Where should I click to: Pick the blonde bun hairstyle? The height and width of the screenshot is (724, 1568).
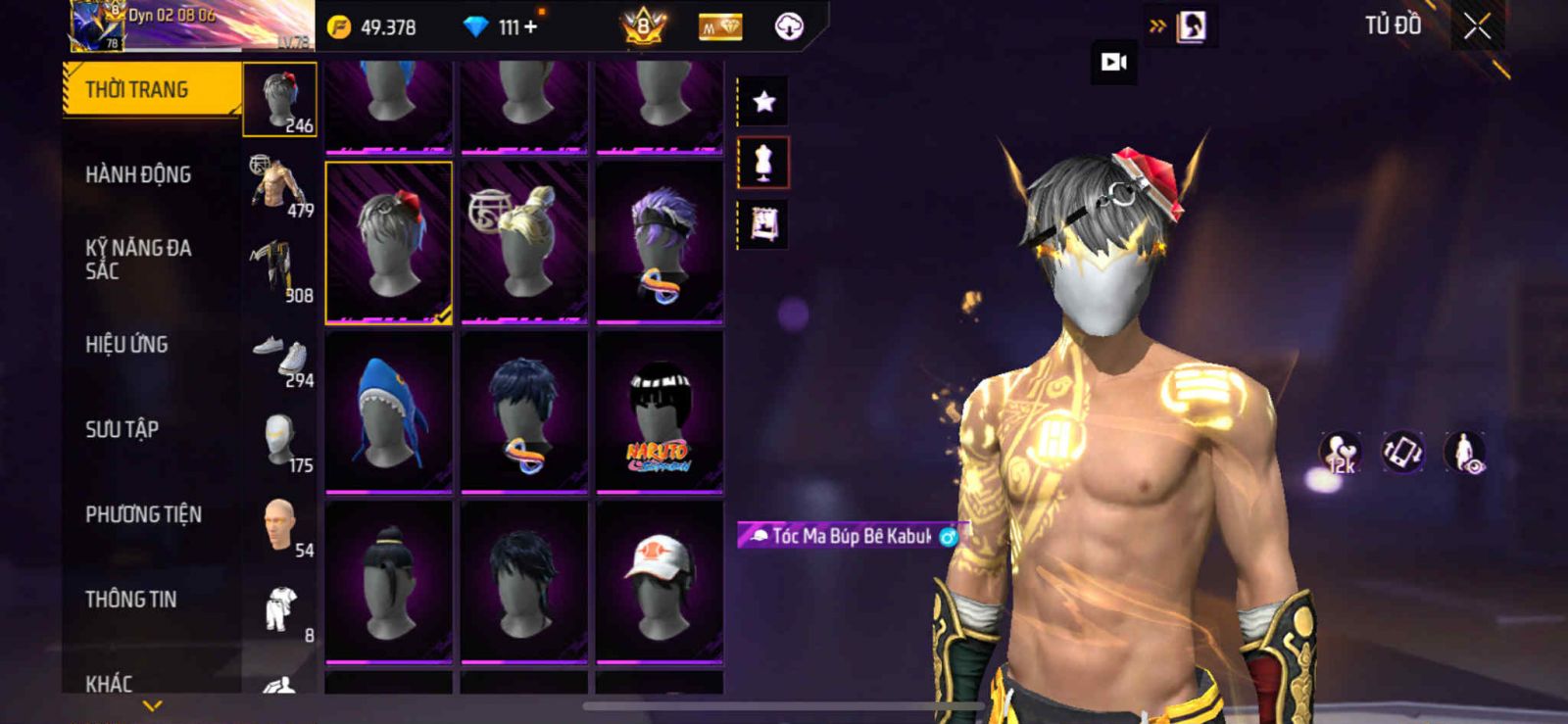pyautogui.click(x=524, y=242)
